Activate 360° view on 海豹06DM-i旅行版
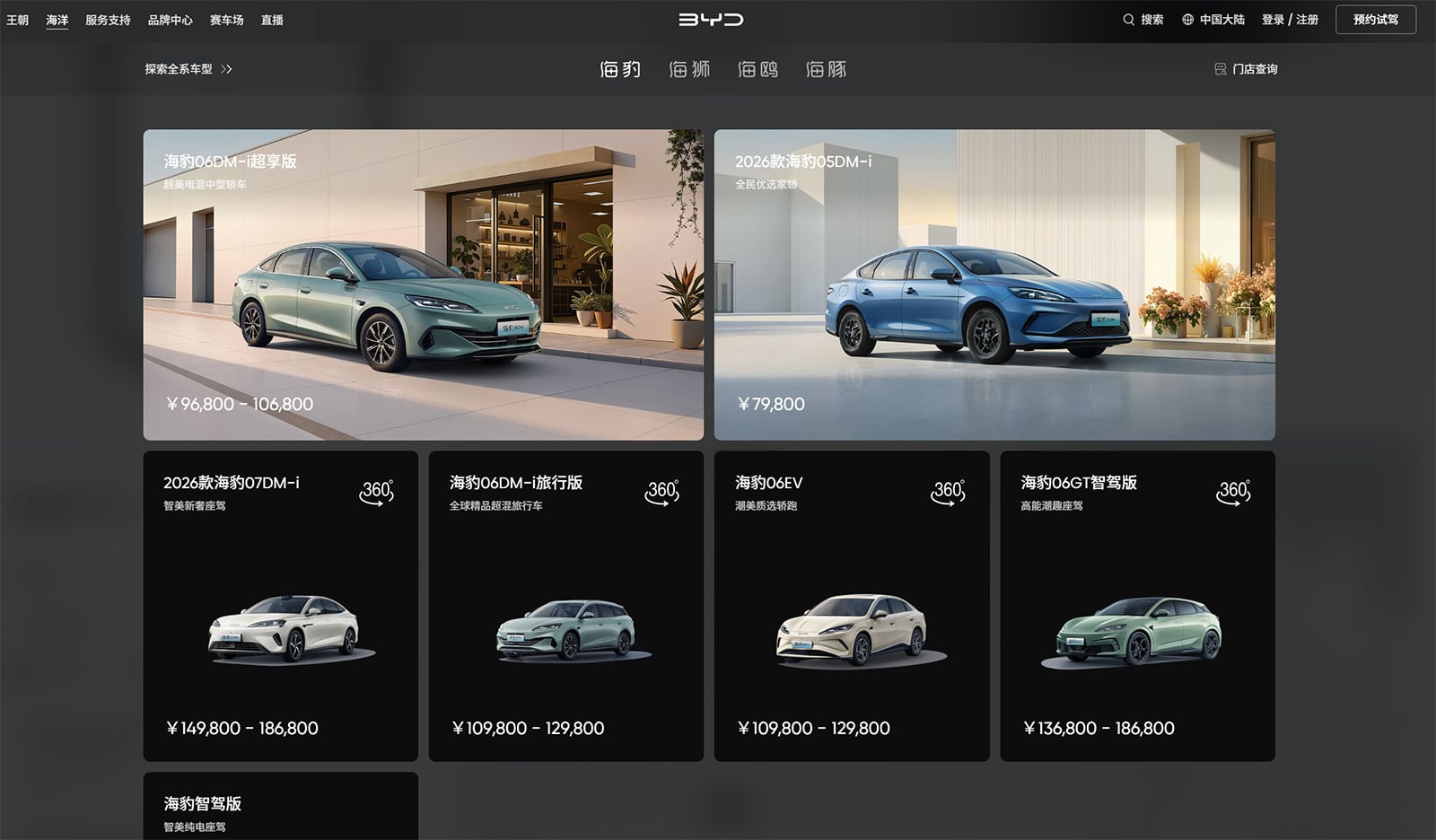The image size is (1436, 840). [x=662, y=492]
